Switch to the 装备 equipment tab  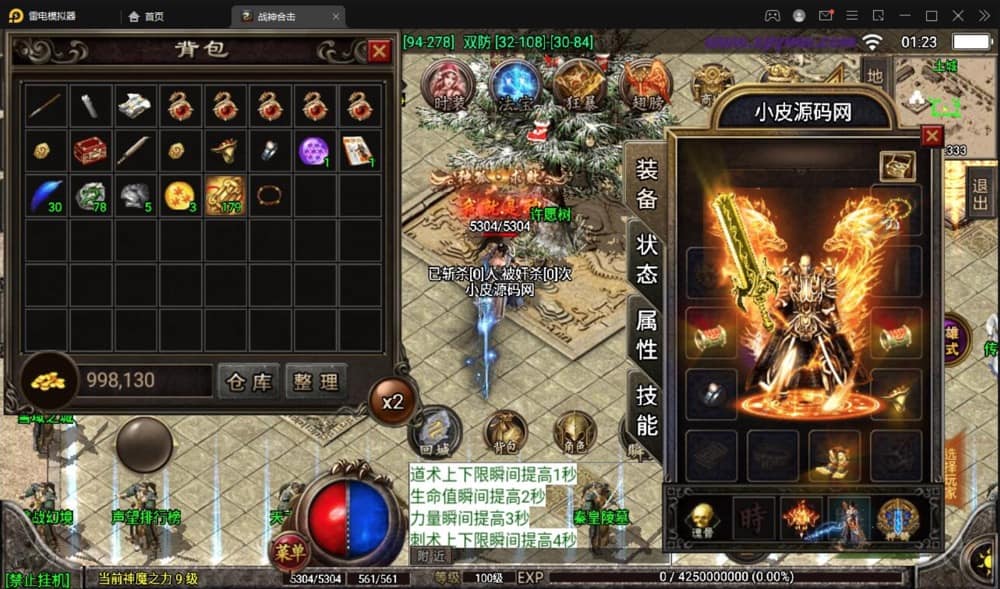click(647, 183)
